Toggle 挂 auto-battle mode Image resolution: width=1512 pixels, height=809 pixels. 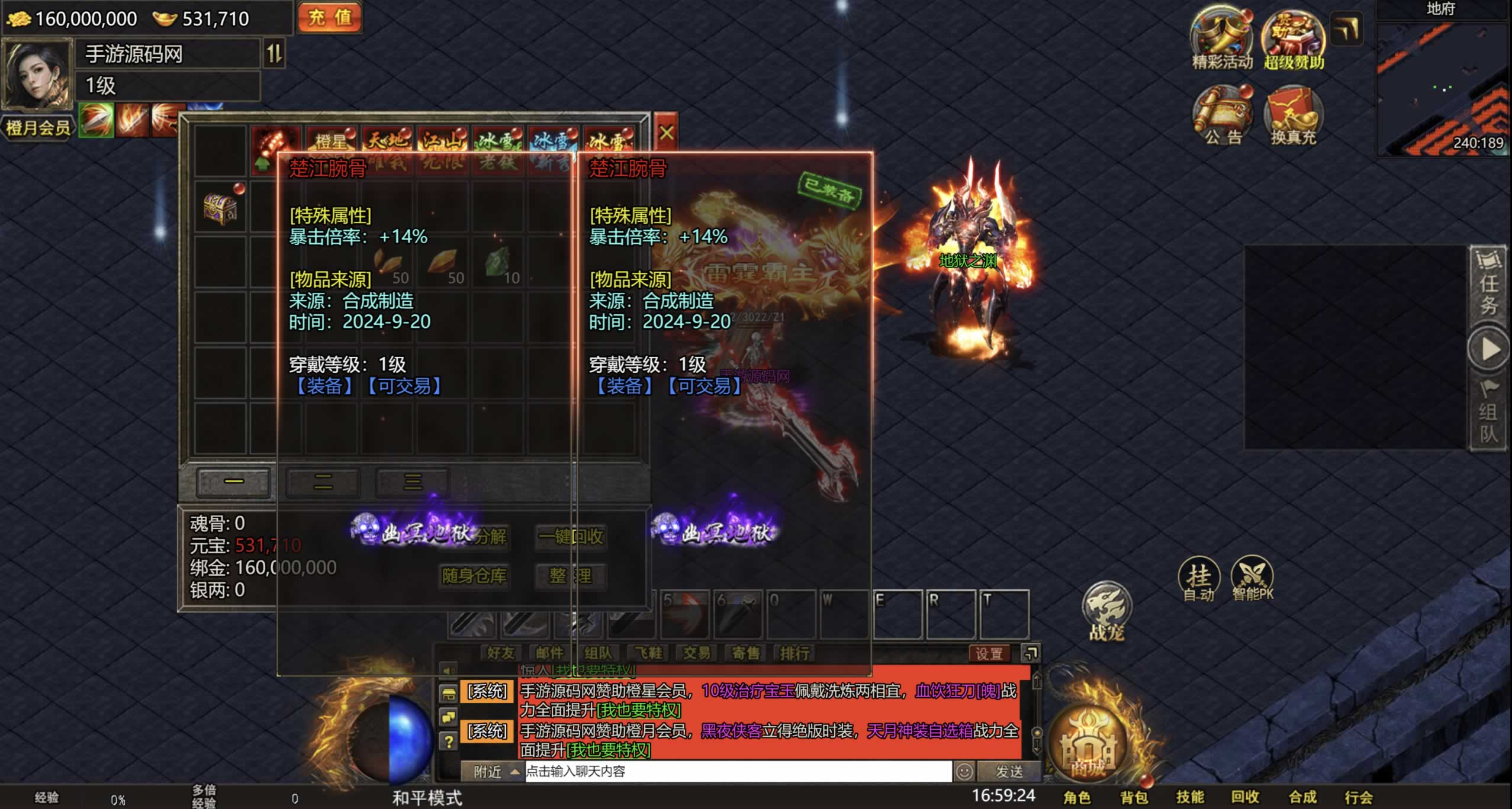pyautogui.click(x=1199, y=578)
